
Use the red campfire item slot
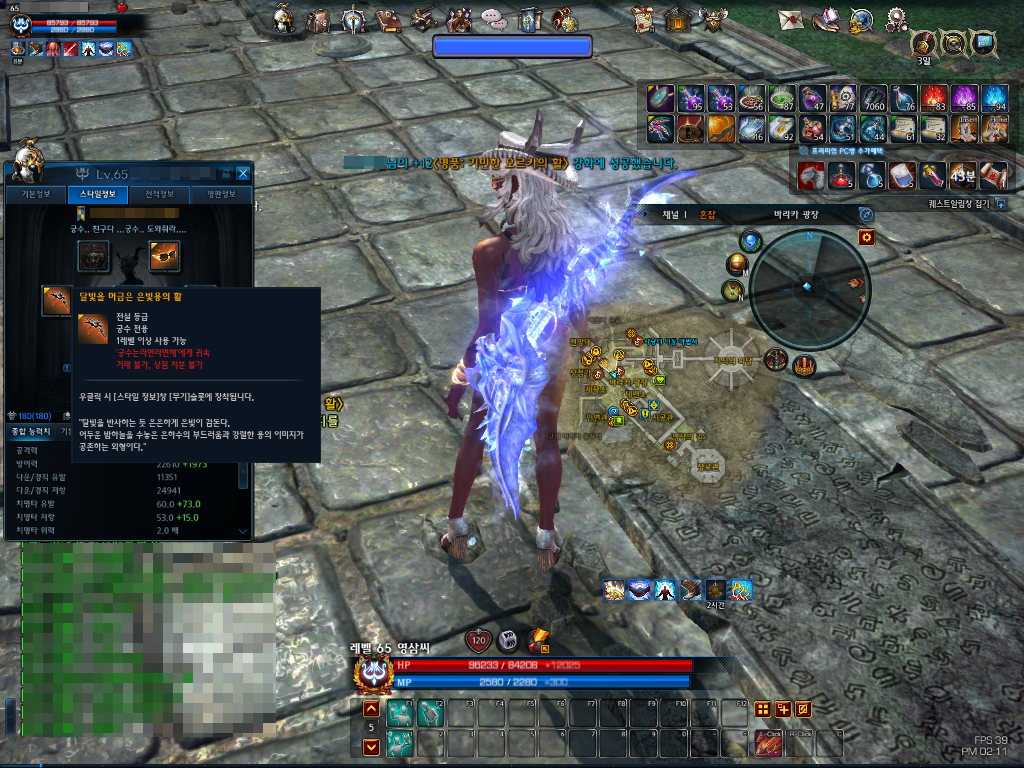click(935, 98)
